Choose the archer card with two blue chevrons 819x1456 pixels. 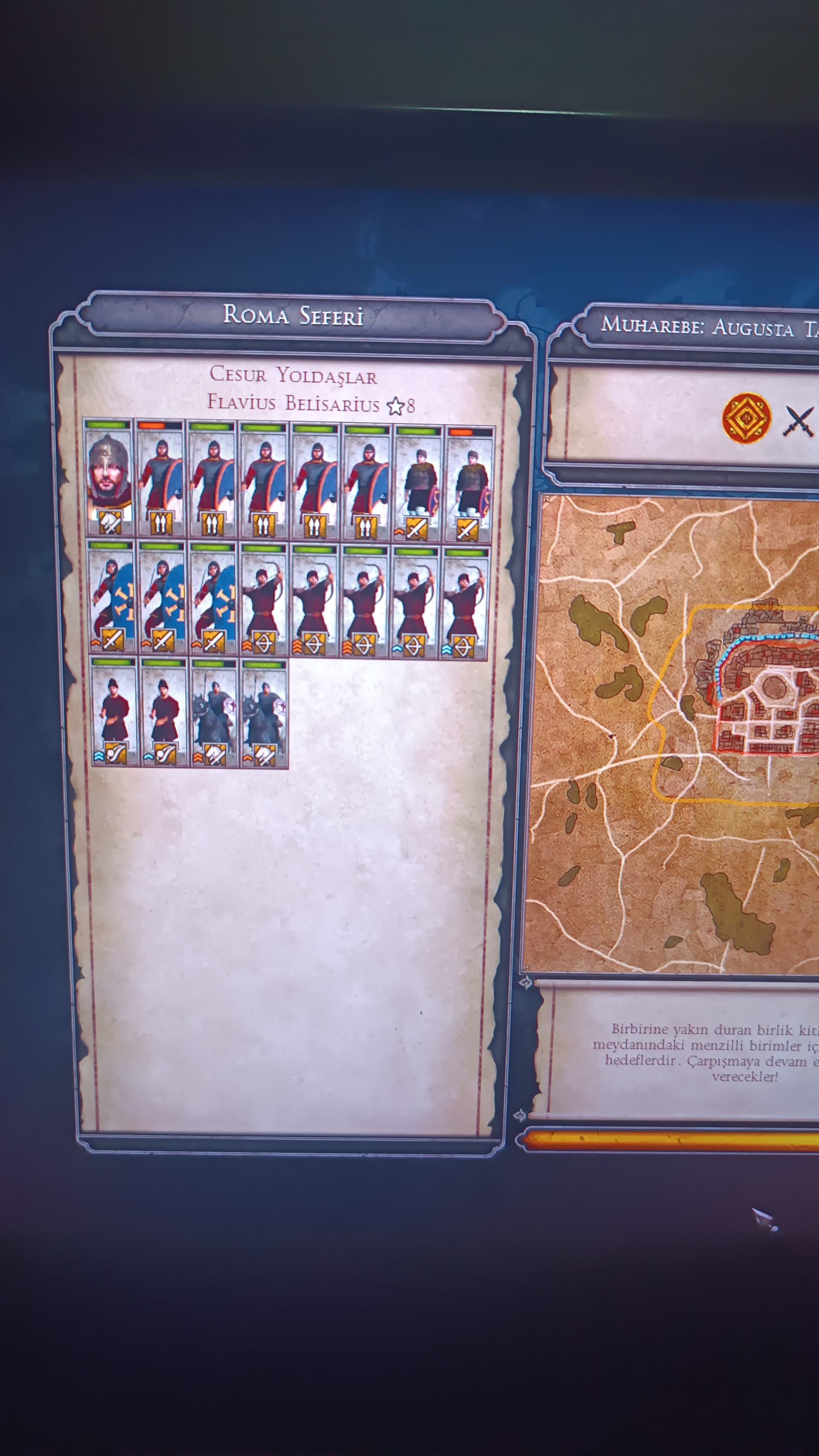click(465, 603)
